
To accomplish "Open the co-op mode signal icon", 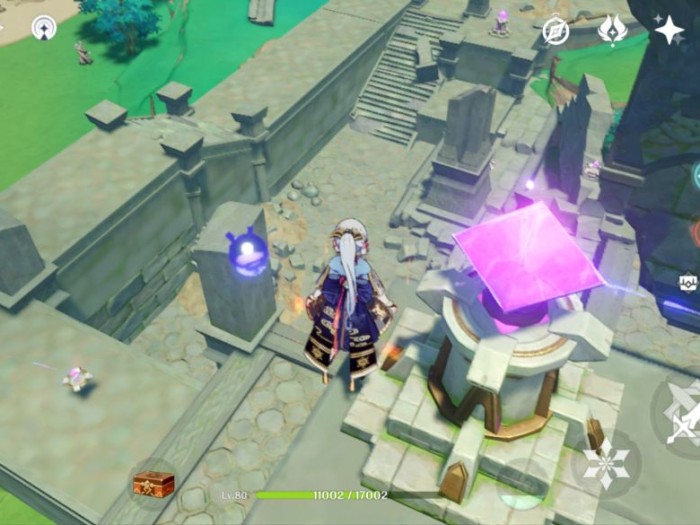I will (44, 28).
